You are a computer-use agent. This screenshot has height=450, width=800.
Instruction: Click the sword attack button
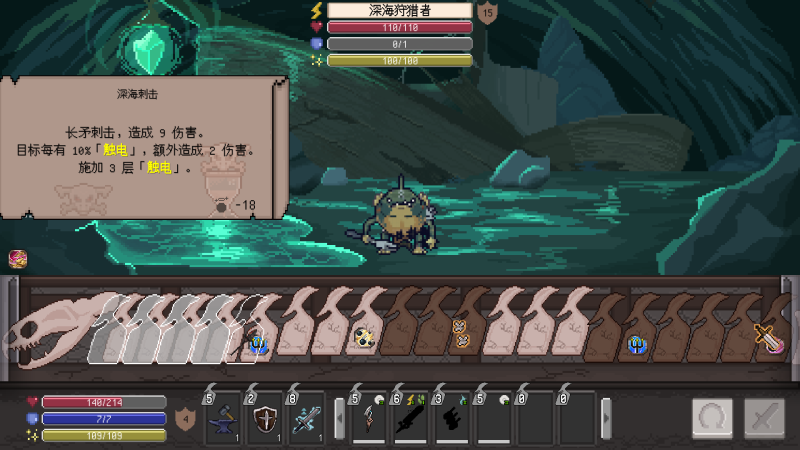point(765,418)
